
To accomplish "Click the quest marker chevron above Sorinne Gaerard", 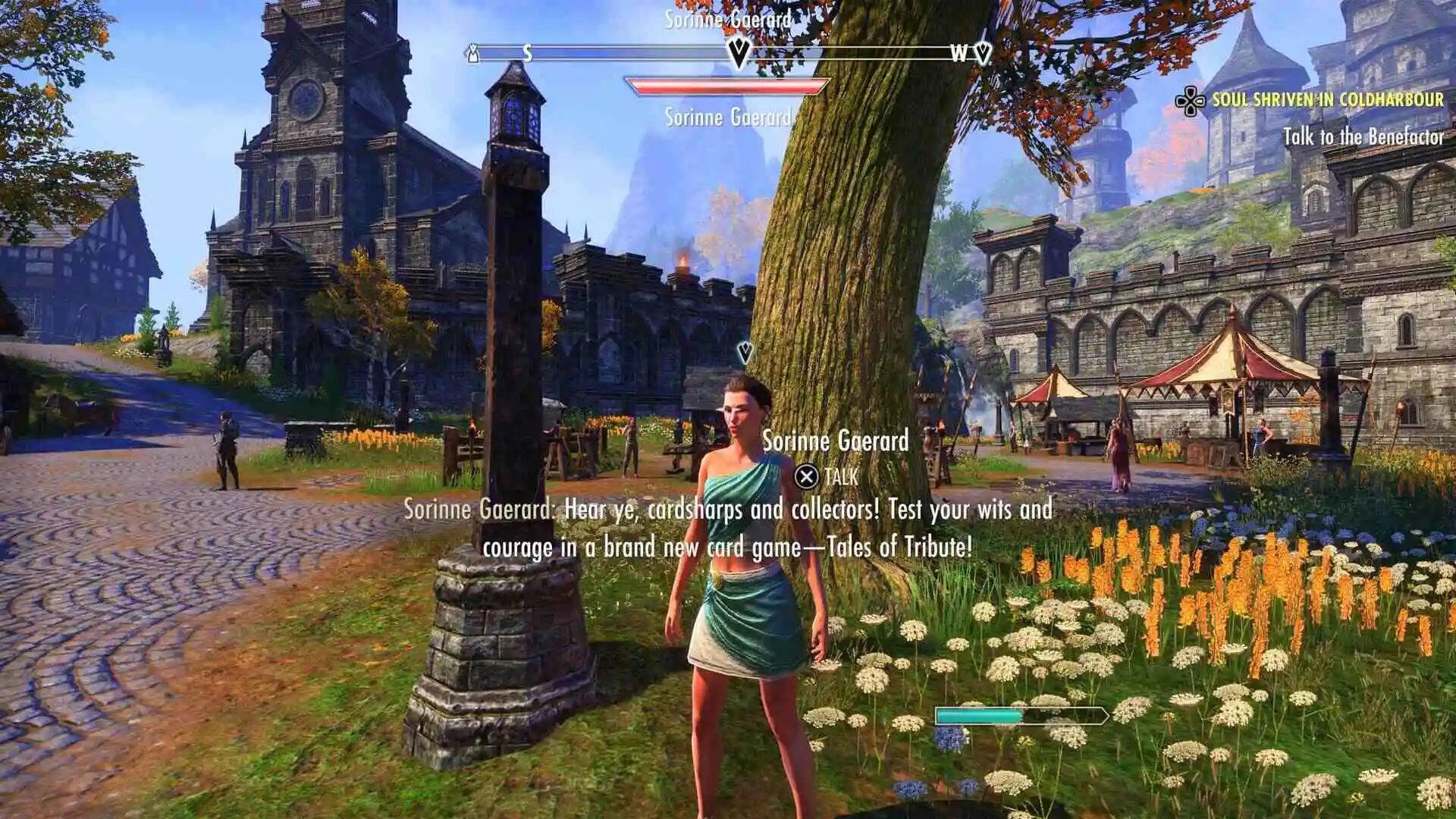I will [x=744, y=351].
